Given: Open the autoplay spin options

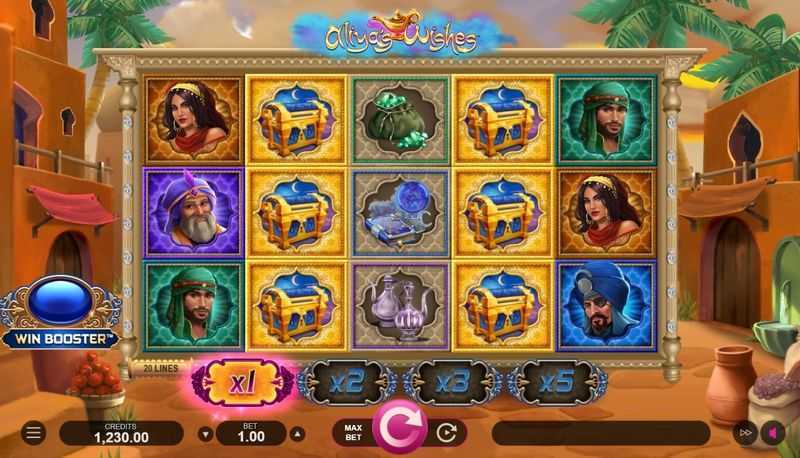Looking at the screenshot, I should pyautogui.click(x=447, y=433).
